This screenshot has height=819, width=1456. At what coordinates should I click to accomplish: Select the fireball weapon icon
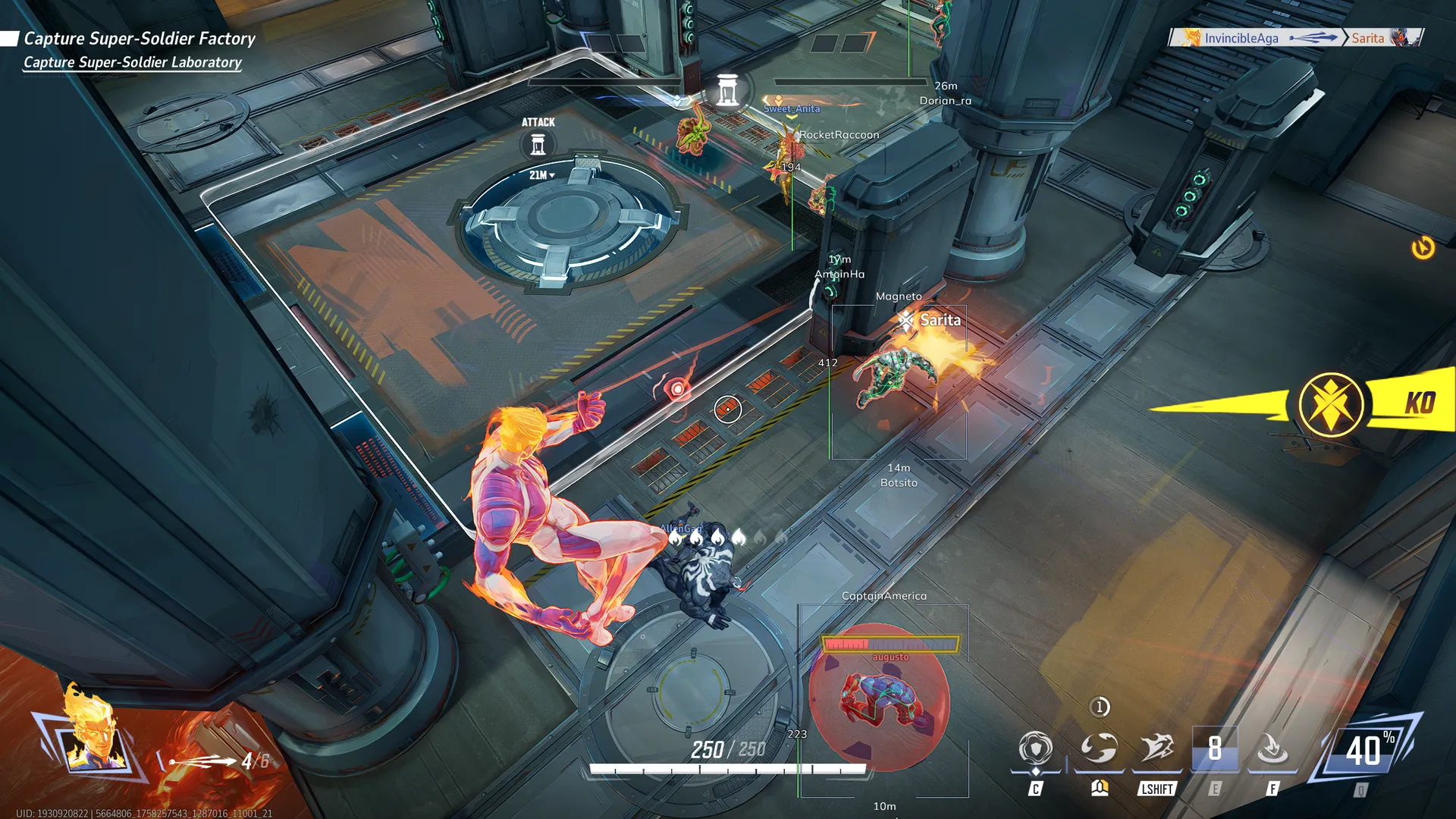click(x=202, y=761)
